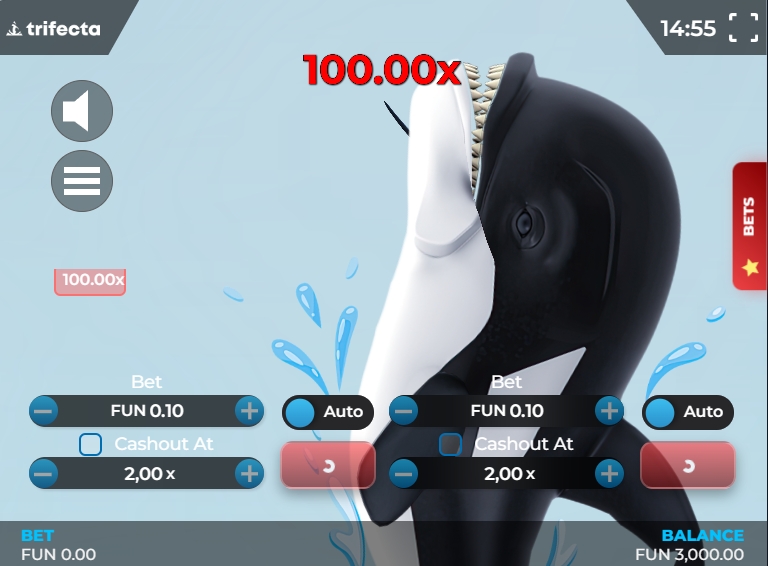The width and height of the screenshot is (768, 566).
Task: Lower the second panel's 2,00x cashout multiplier
Action: tap(404, 473)
